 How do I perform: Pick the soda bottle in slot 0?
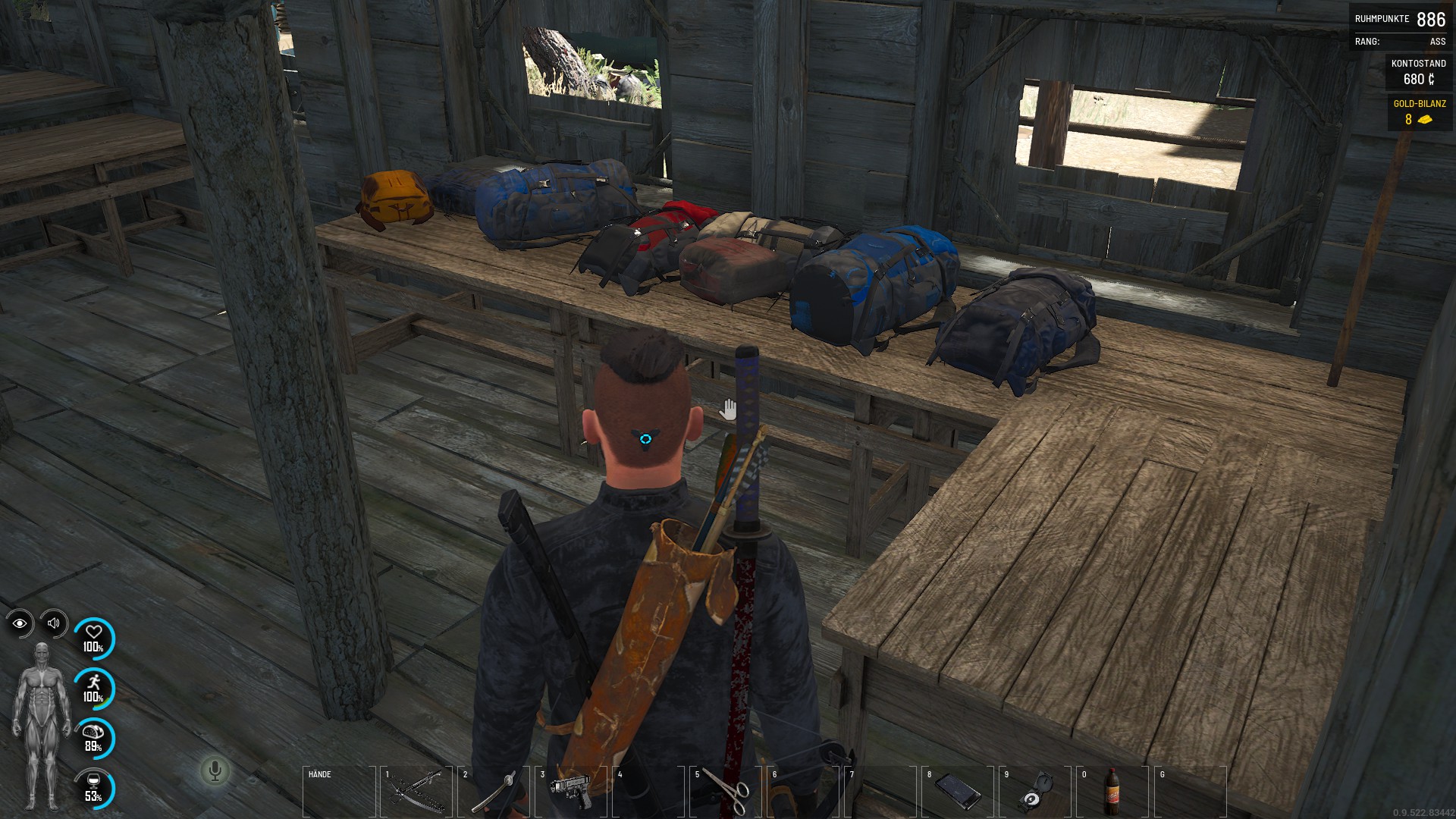point(1112,793)
